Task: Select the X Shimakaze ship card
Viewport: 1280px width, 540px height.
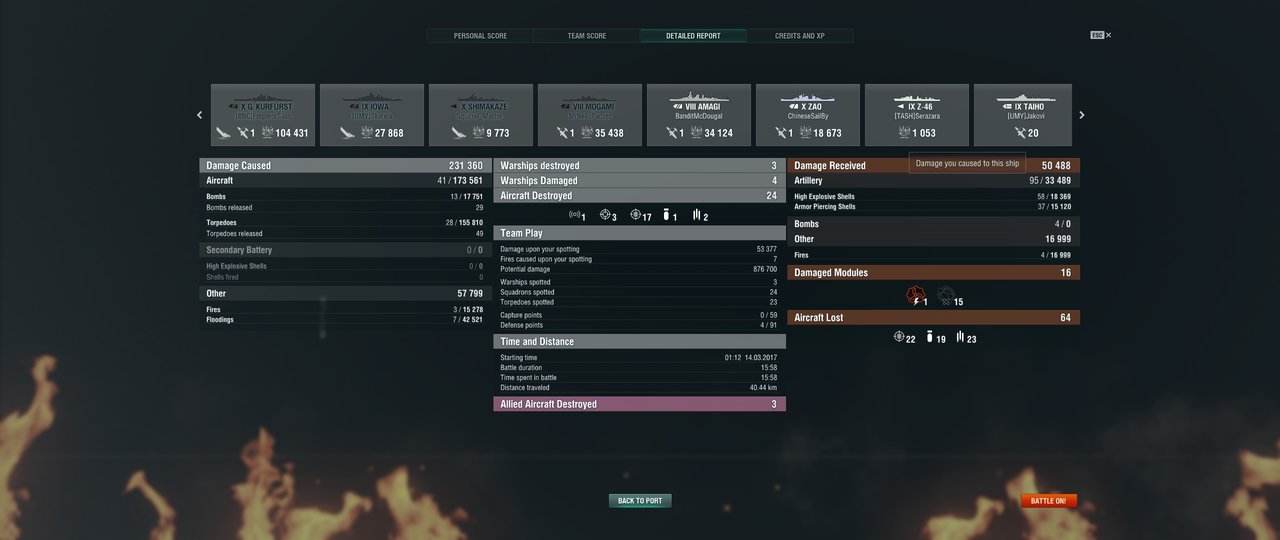Action: 481,115
